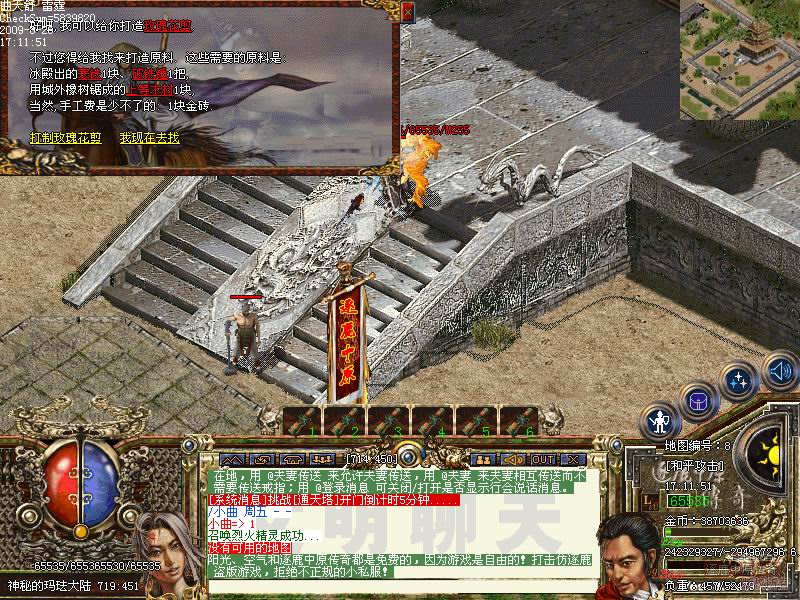The height and width of the screenshot is (600, 800).
Task: Use the item in hotbar slot 3
Action: pyautogui.click(x=388, y=421)
